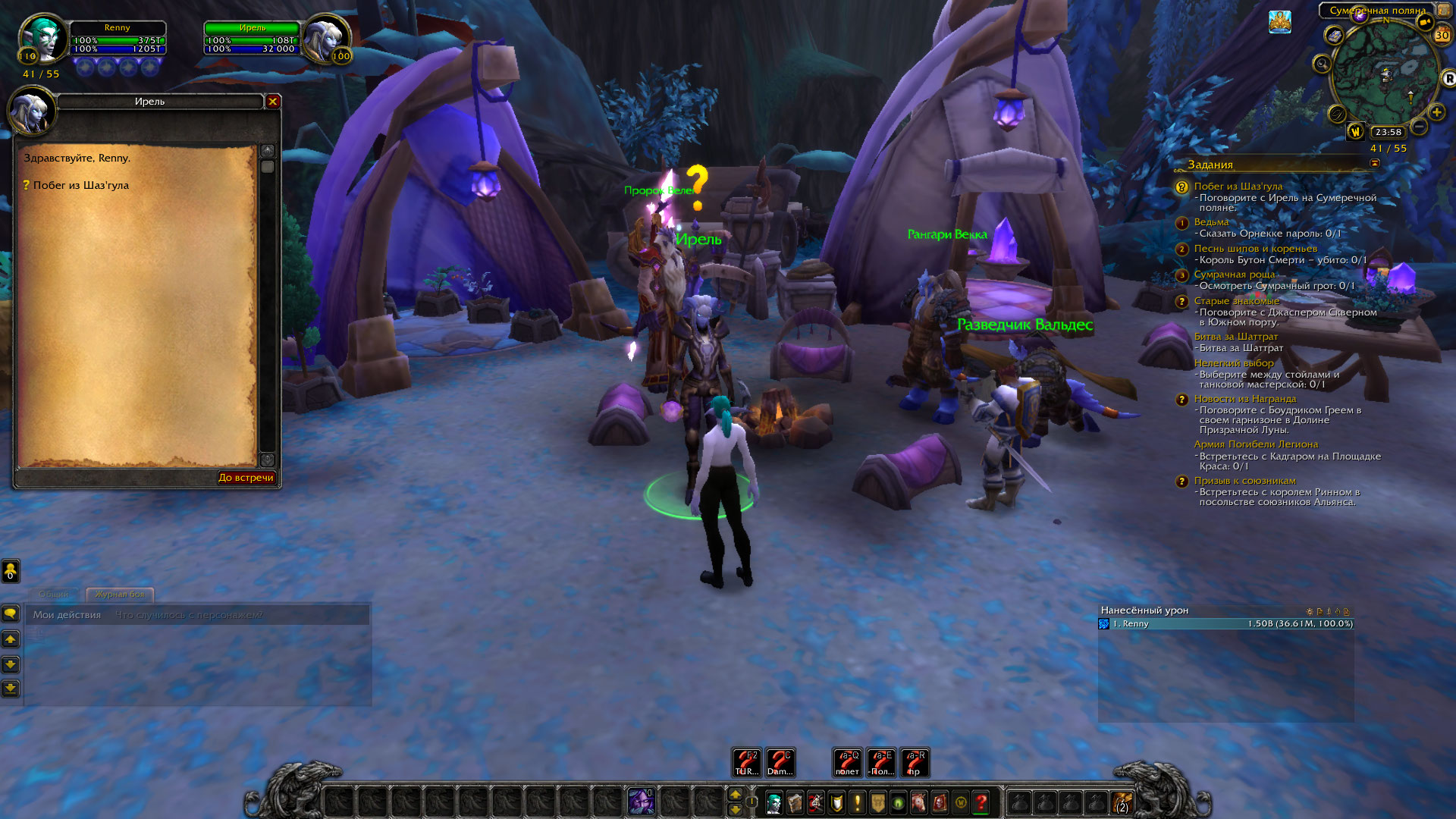Click Renny's row in damage meter
Viewport: 1456px width, 819px height.
[1225, 624]
